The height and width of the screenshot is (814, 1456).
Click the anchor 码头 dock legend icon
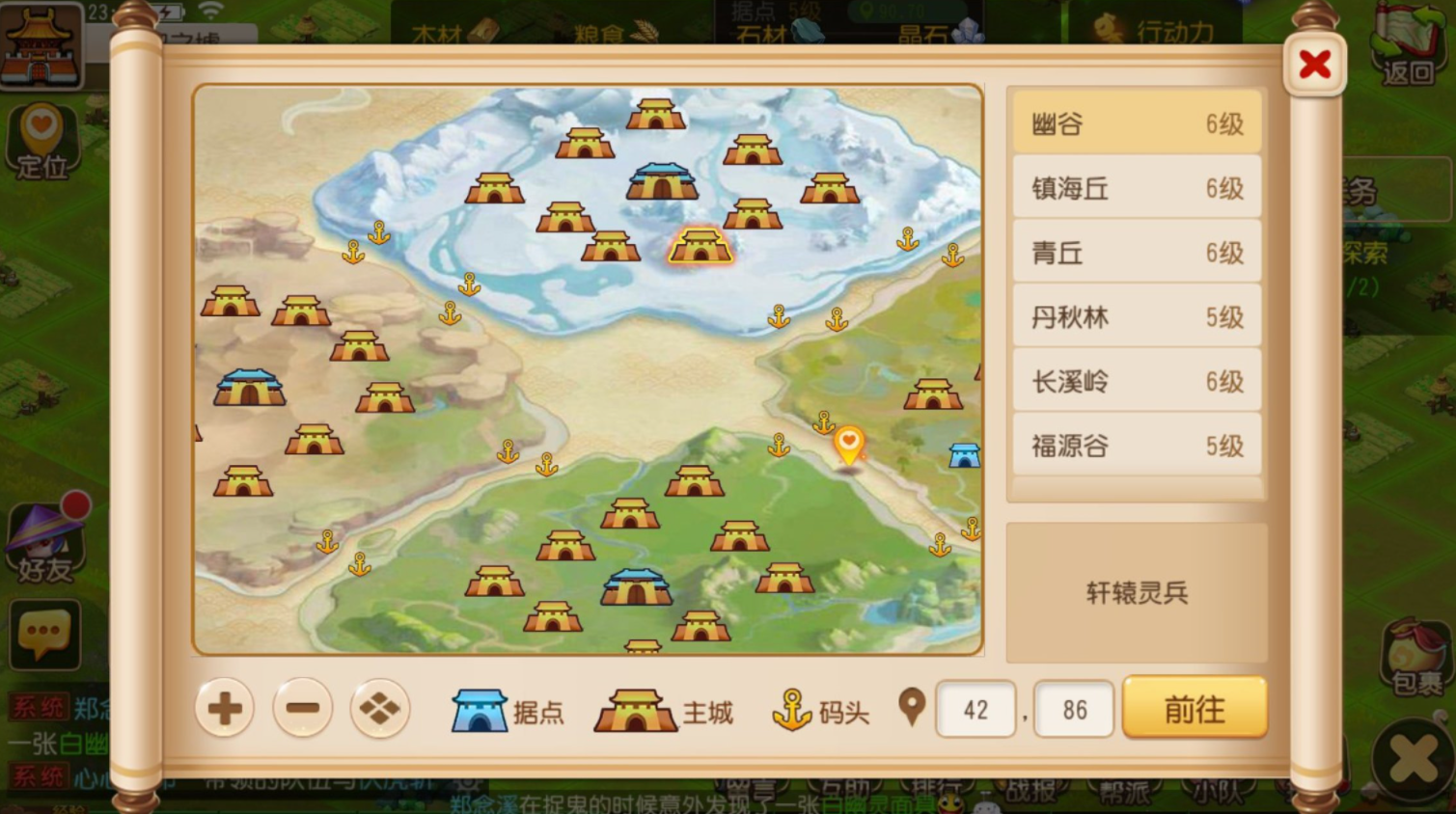pos(791,709)
